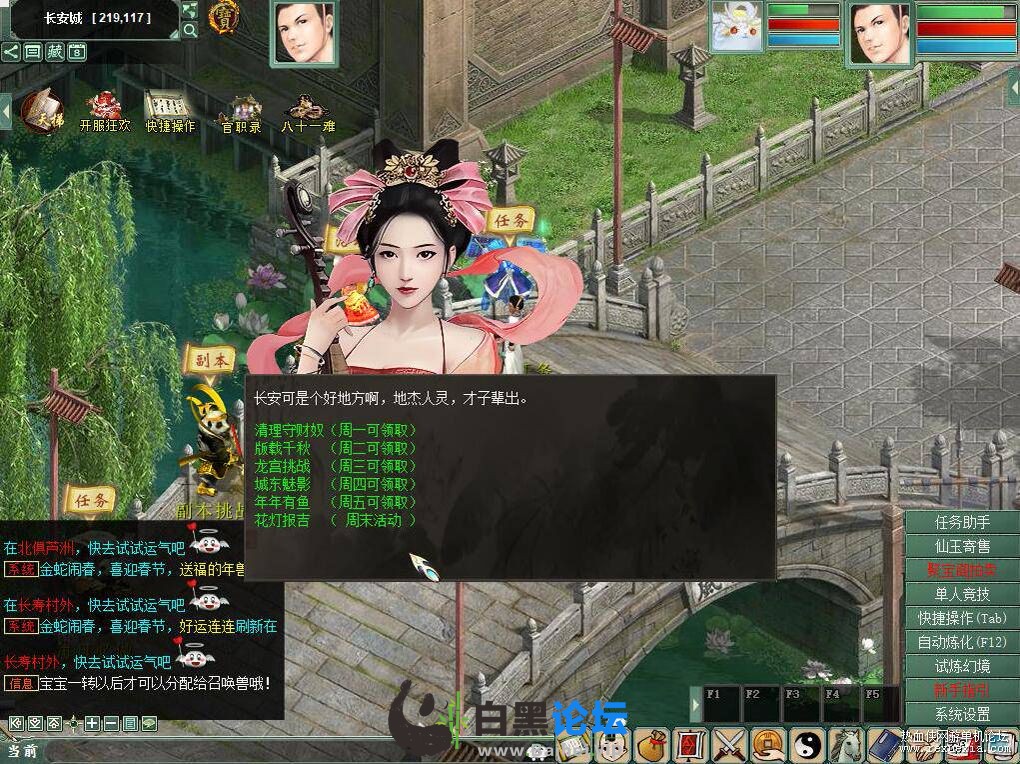
Task: Choose the 花灯报吉 weekend activity option
Action: [x=283, y=520]
